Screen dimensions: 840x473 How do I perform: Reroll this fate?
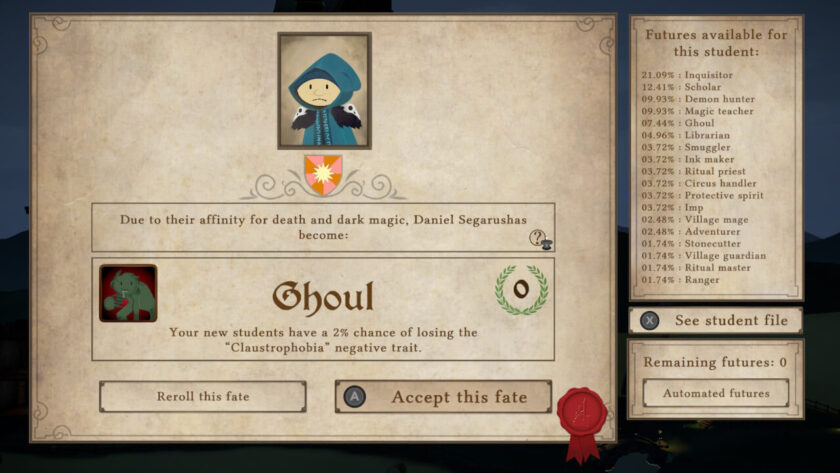[x=202, y=397]
